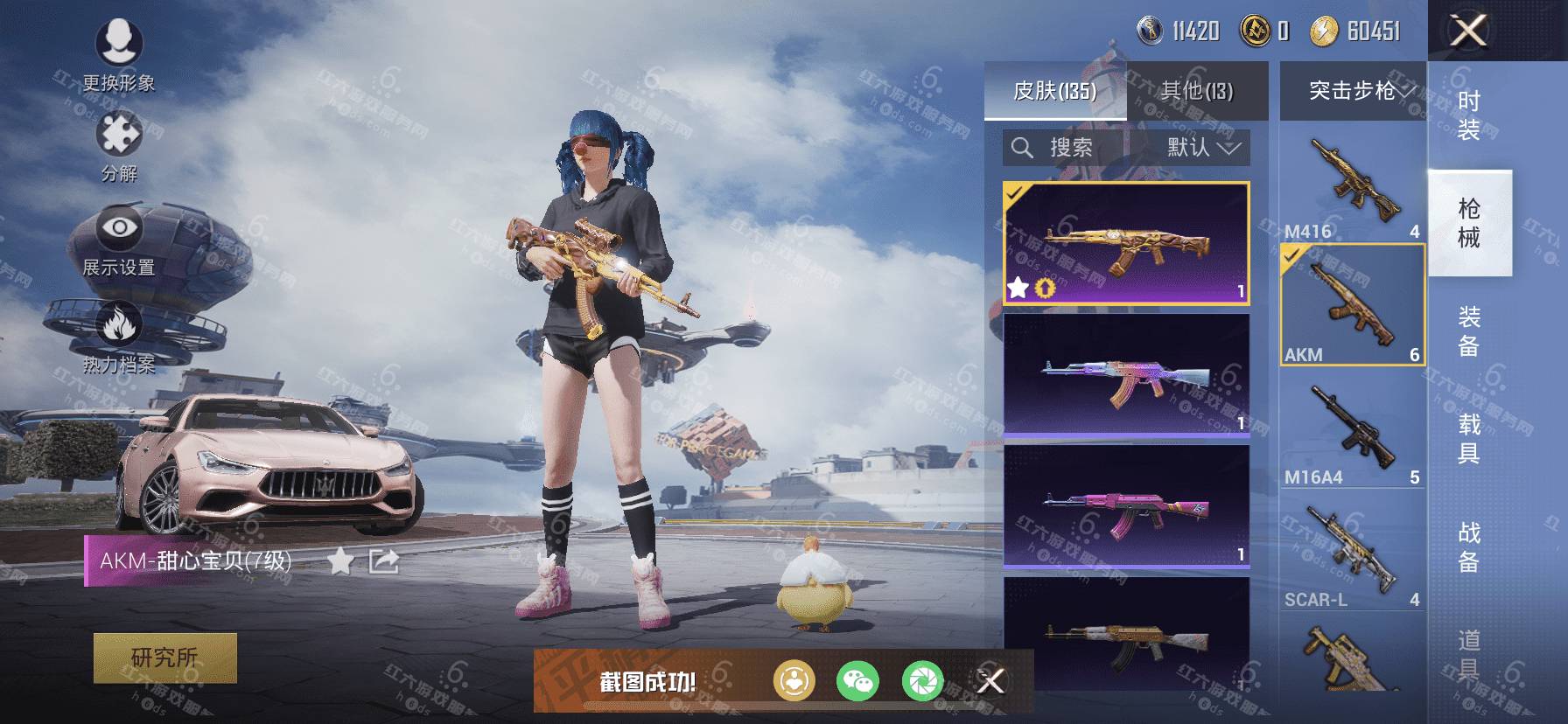
Task: Open the 突击步枪 weapon type dropdown
Action: pyautogui.click(x=1353, y=91)
